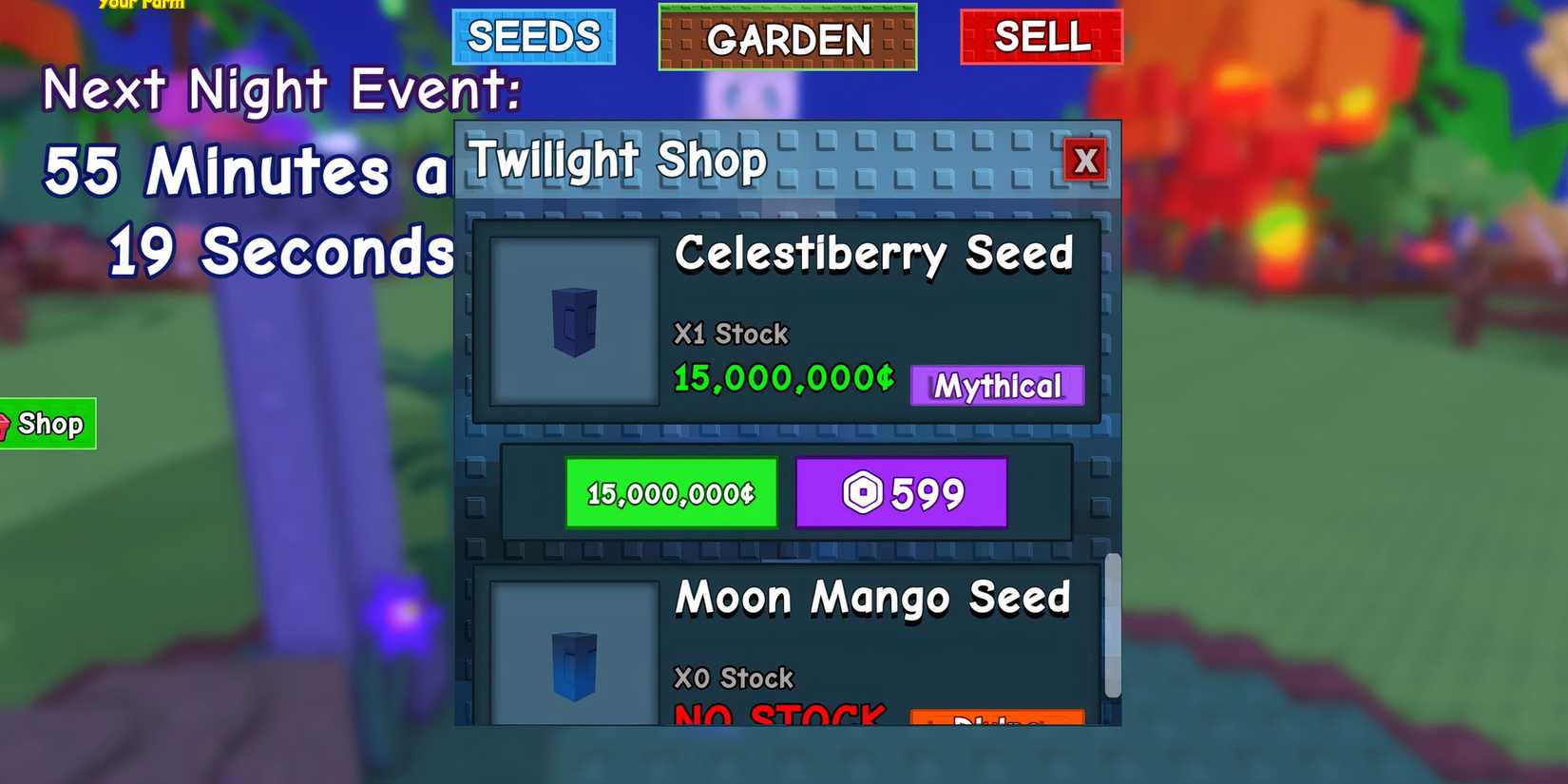Click the Mythical rarity badge

point(996,386)
